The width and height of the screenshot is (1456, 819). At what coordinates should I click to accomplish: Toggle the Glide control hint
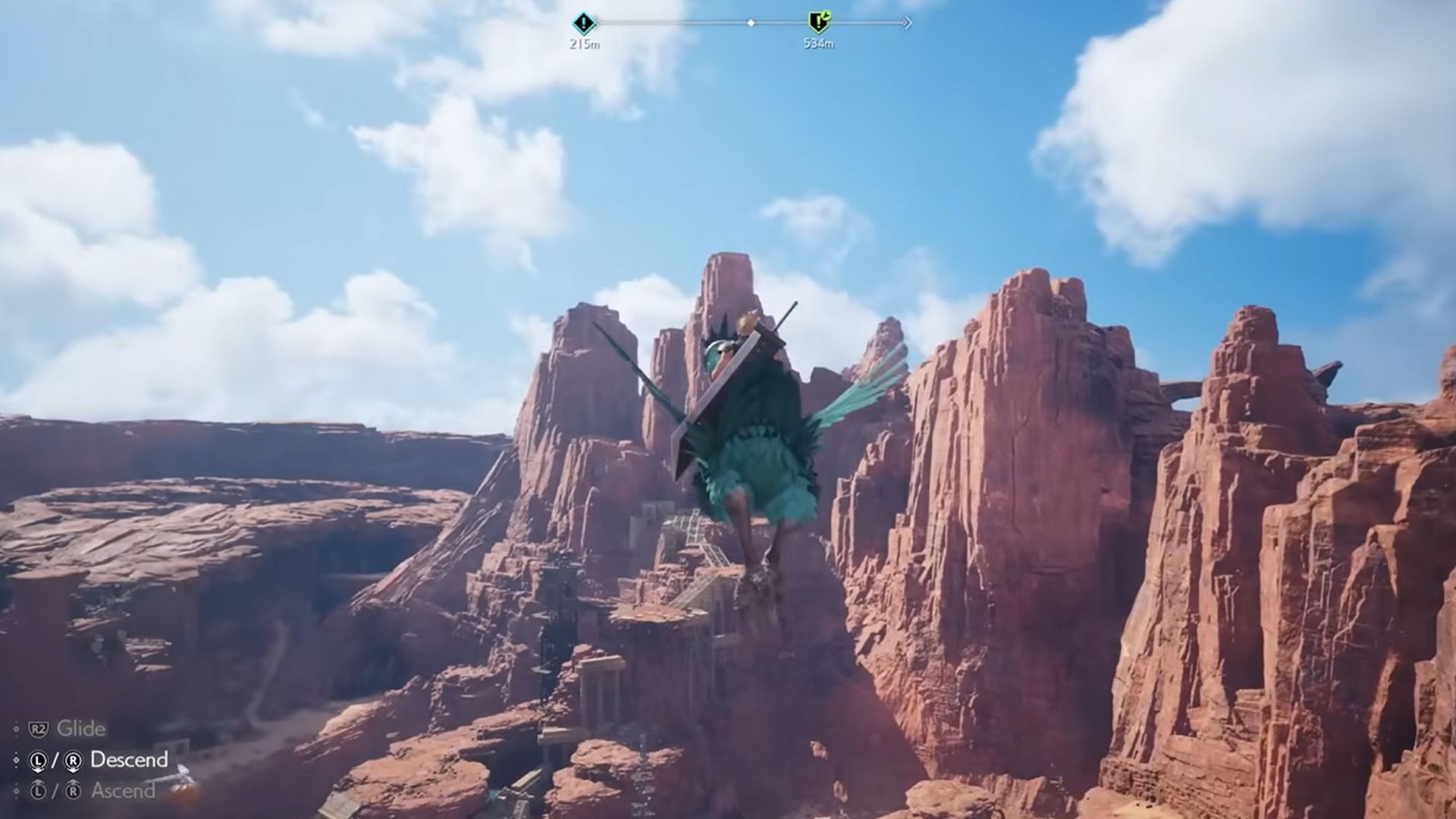82,727
